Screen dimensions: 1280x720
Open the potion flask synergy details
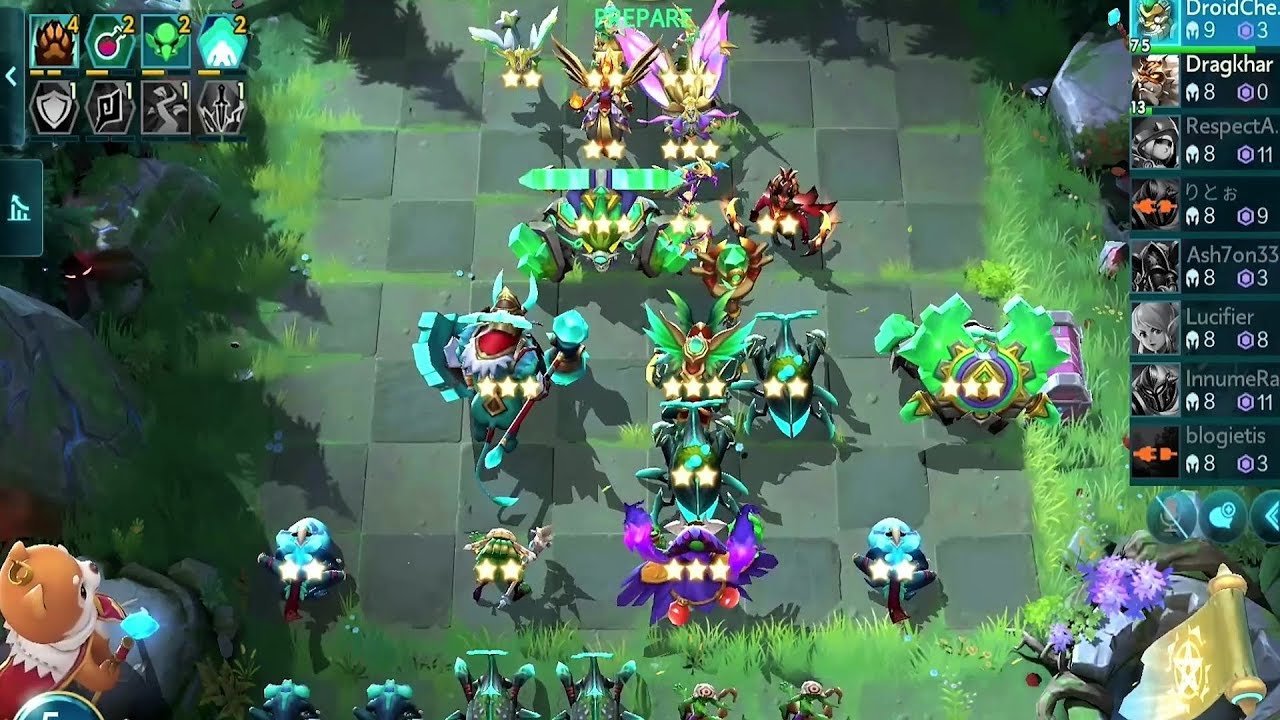tap(109, 43)
